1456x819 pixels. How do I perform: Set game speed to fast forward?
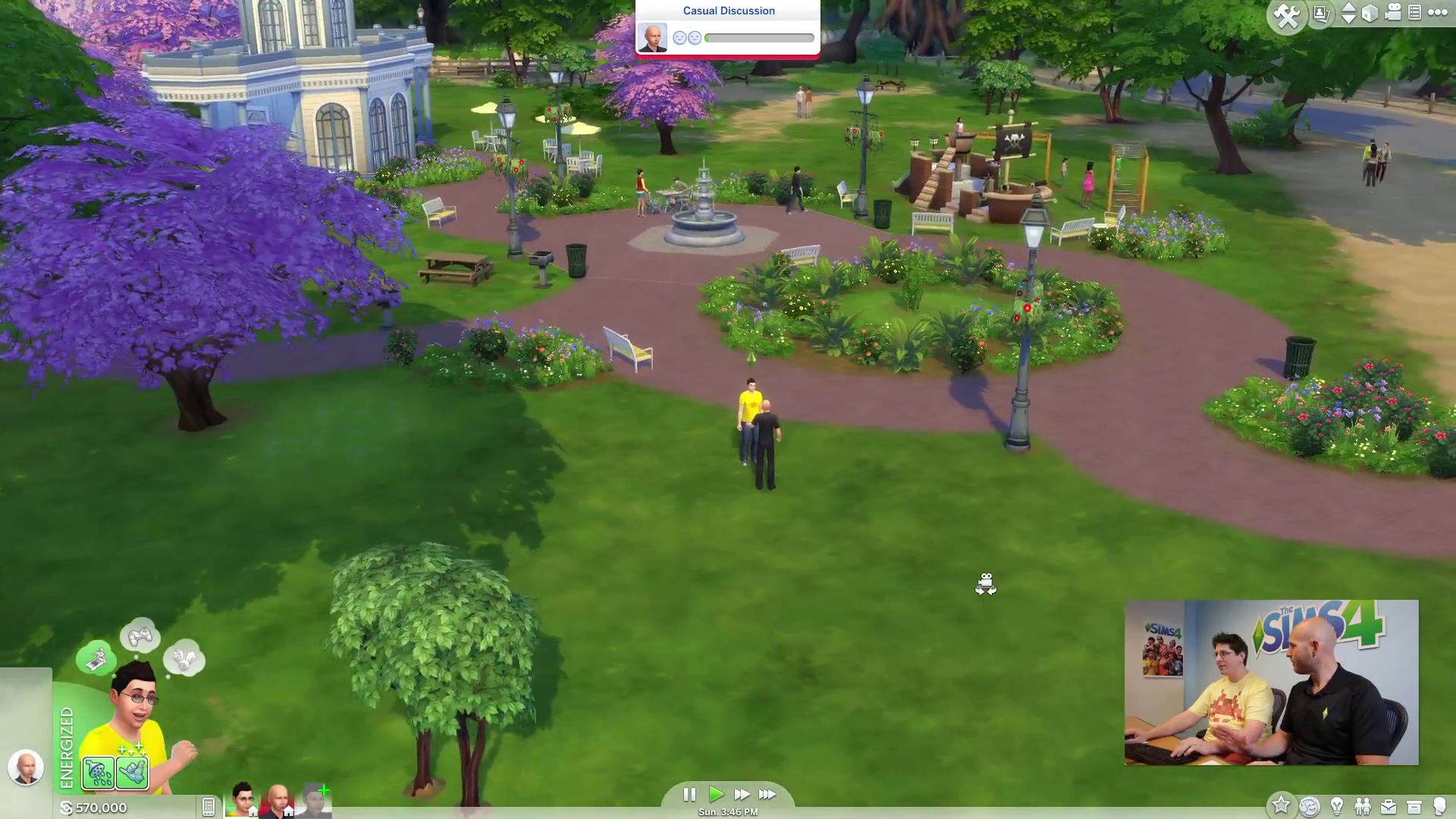742,794
